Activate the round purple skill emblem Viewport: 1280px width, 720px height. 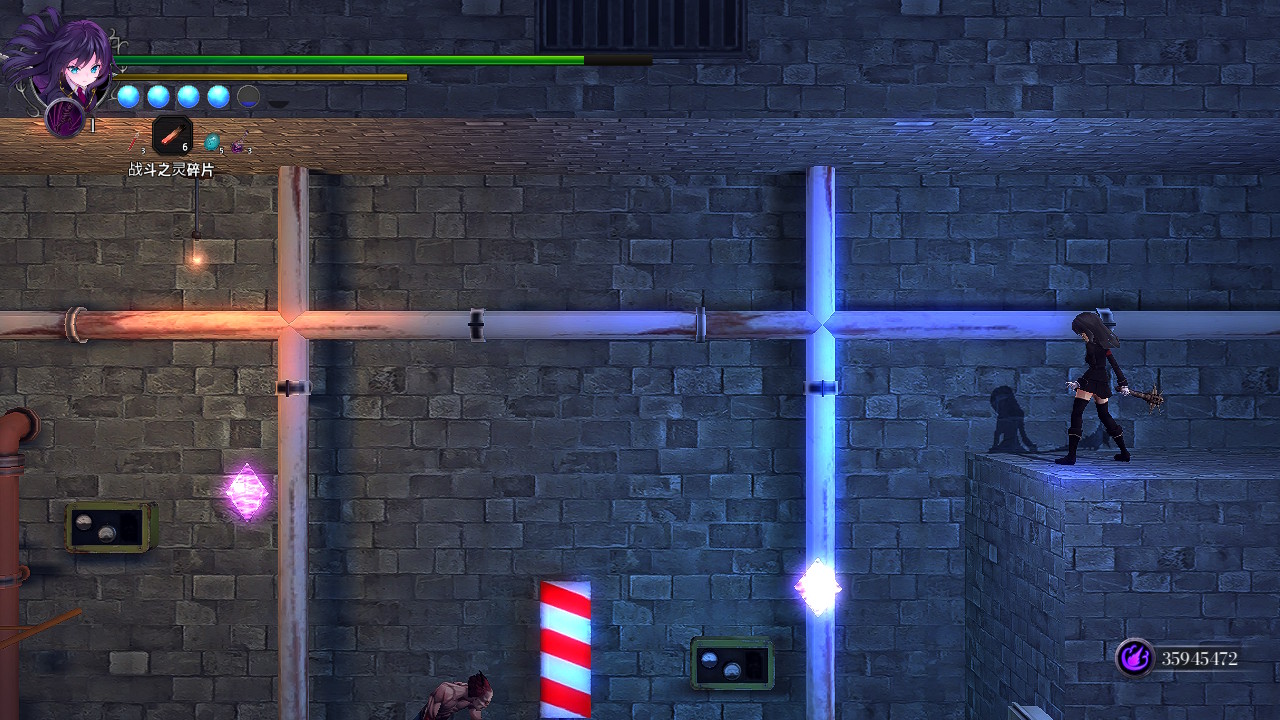coord(64,117)
